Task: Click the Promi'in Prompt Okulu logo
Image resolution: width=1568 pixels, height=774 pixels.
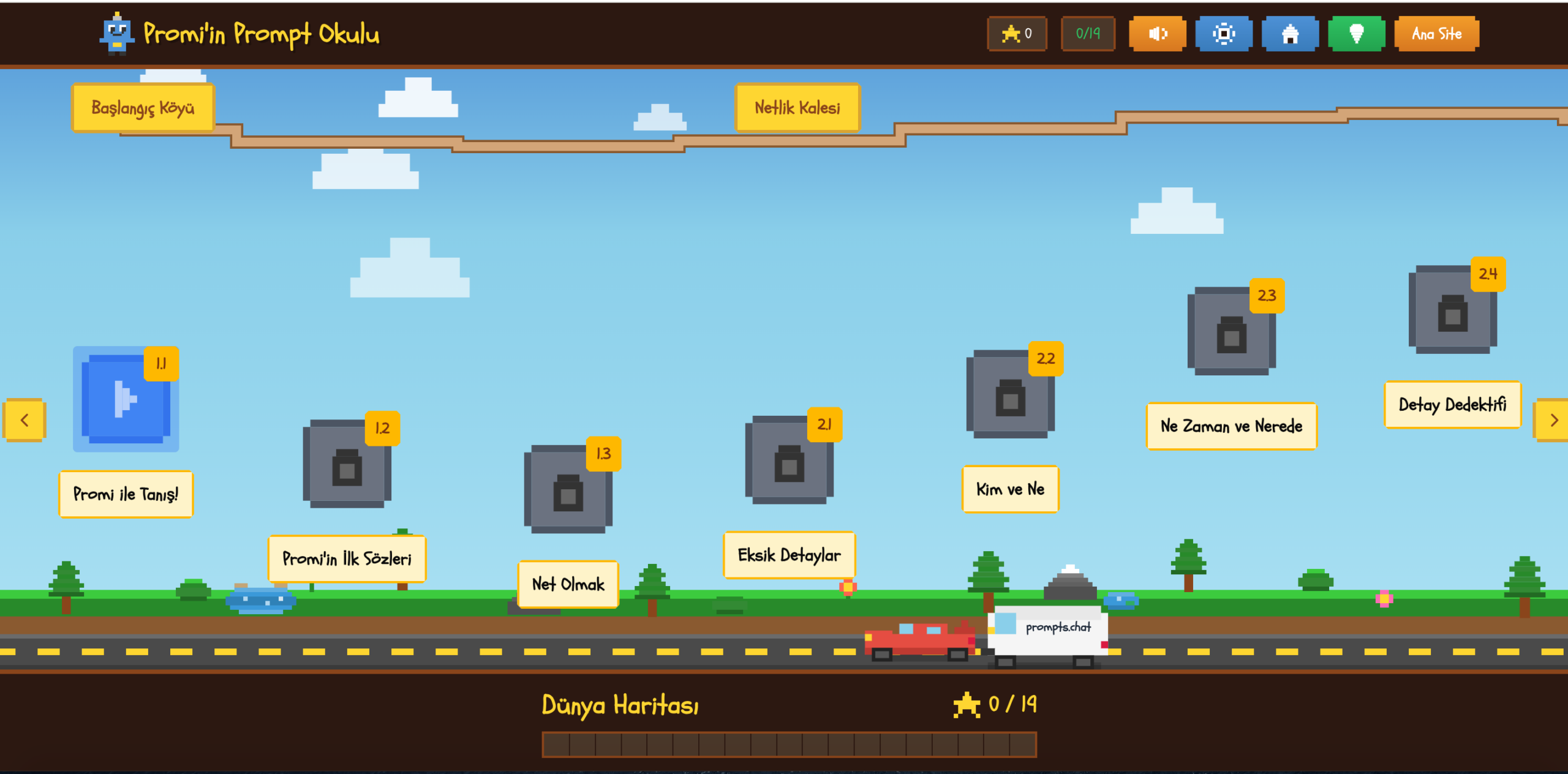Action: [240, 34]
